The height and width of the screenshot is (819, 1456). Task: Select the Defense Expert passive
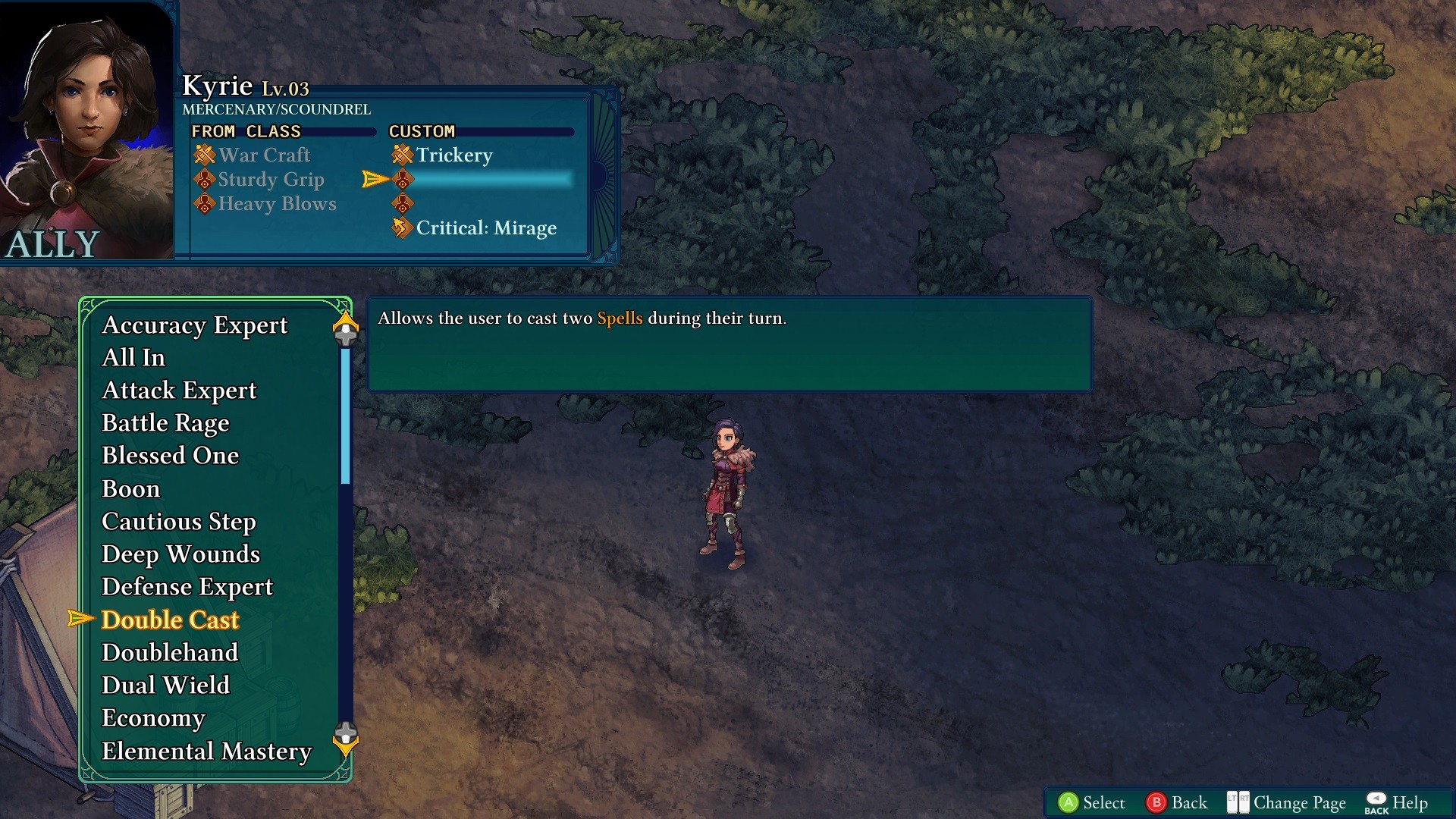coord(187,587)
